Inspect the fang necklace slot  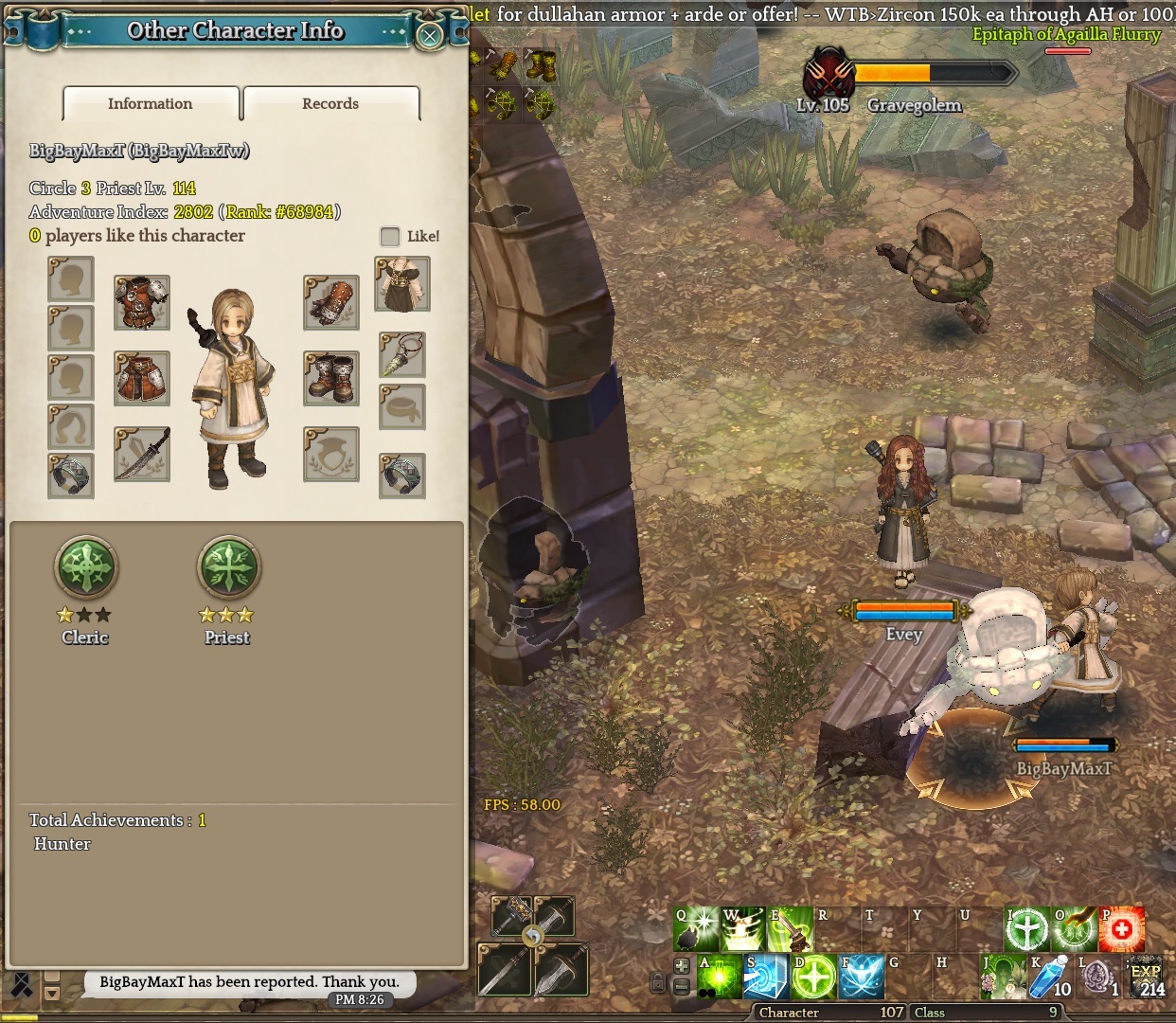click(x=402, y=355)
